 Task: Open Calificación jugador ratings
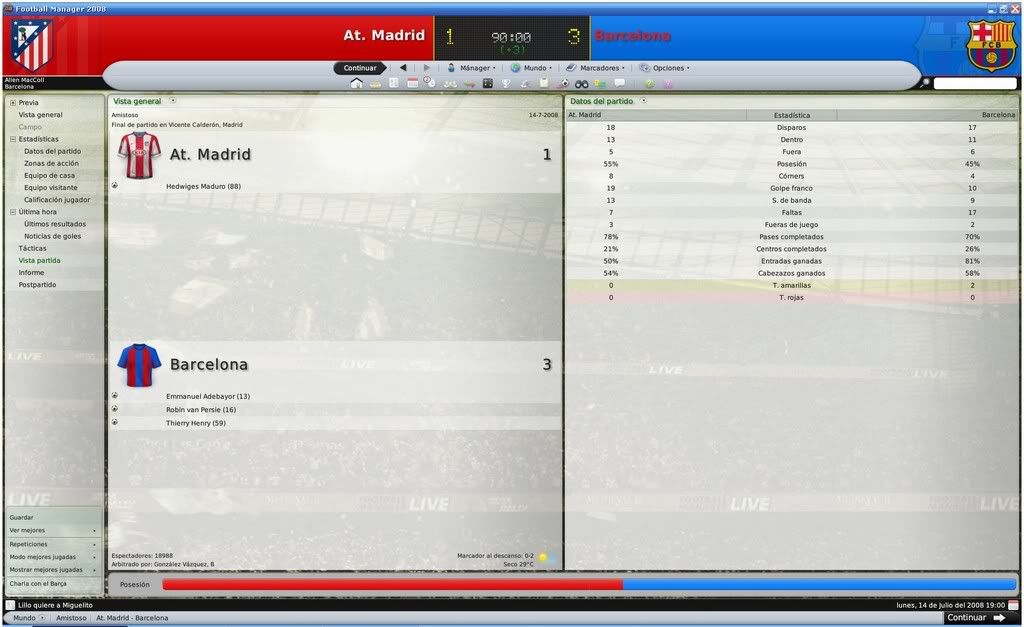57,199
